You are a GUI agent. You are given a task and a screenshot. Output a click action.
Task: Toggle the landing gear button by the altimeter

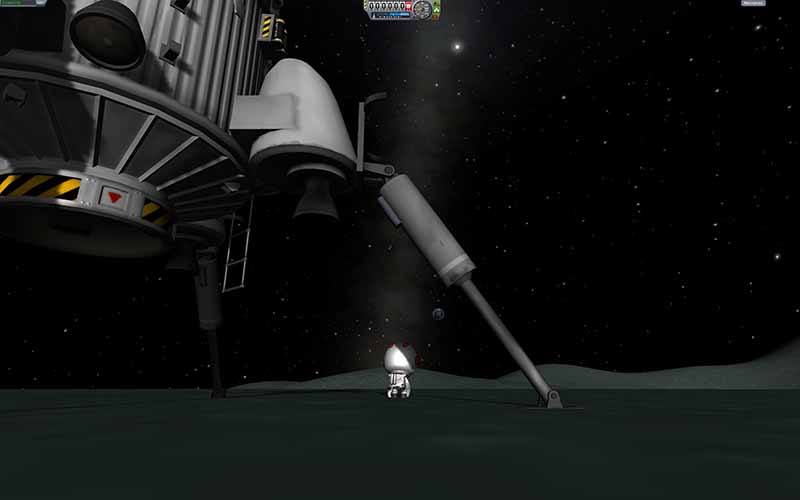pyautogui.click(x=435, y=10)
